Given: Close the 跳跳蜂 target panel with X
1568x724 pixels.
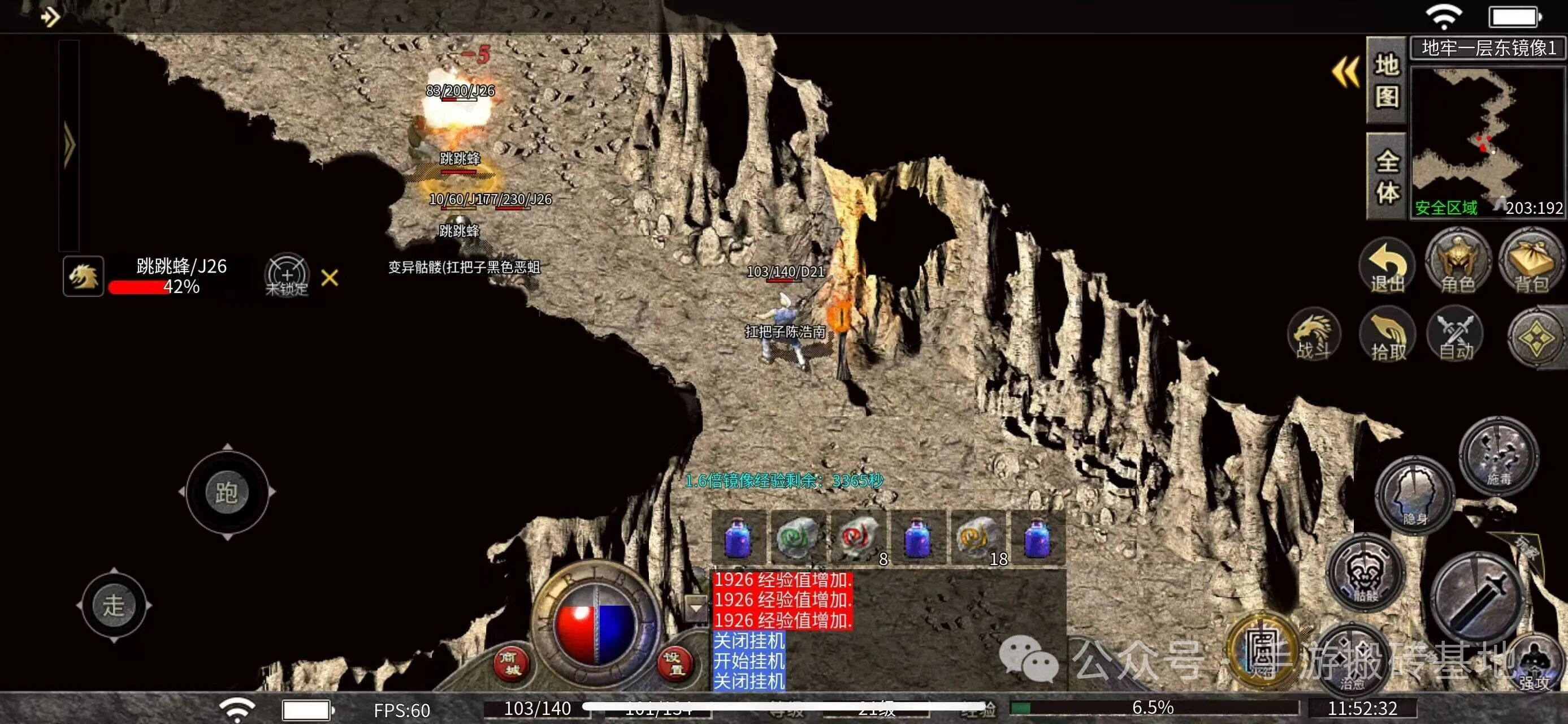Looking at the screenshot, I should (x=330, y=278).
